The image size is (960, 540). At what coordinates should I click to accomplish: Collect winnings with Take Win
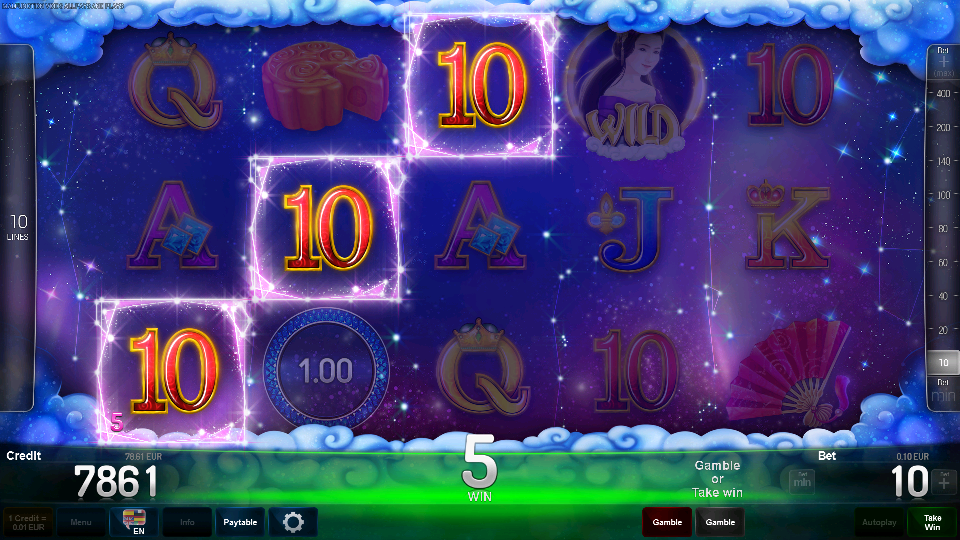point(932,522)
